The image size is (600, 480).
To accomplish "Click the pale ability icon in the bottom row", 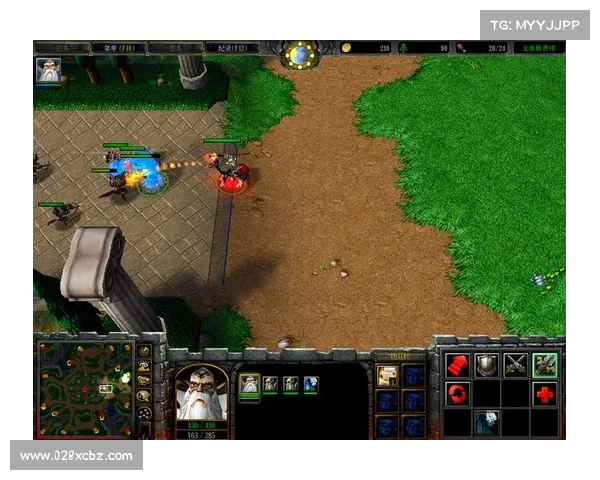I will [486, 422].
